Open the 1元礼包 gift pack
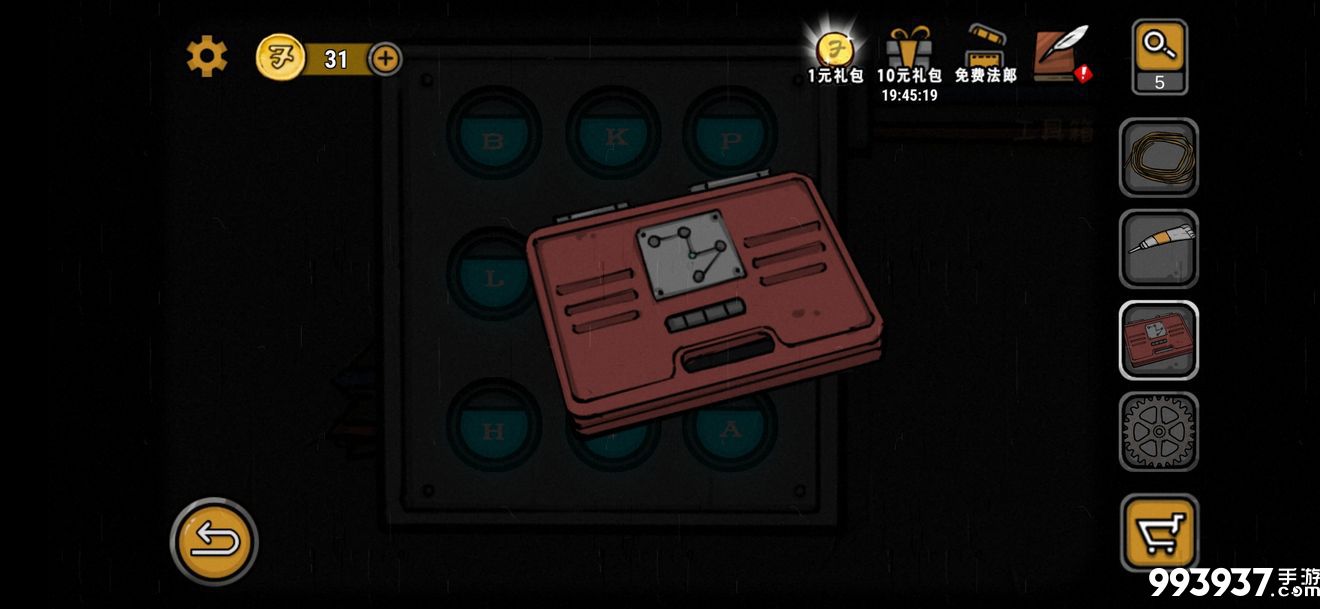The image size is (1320, 609). click(x=835, y=55)
